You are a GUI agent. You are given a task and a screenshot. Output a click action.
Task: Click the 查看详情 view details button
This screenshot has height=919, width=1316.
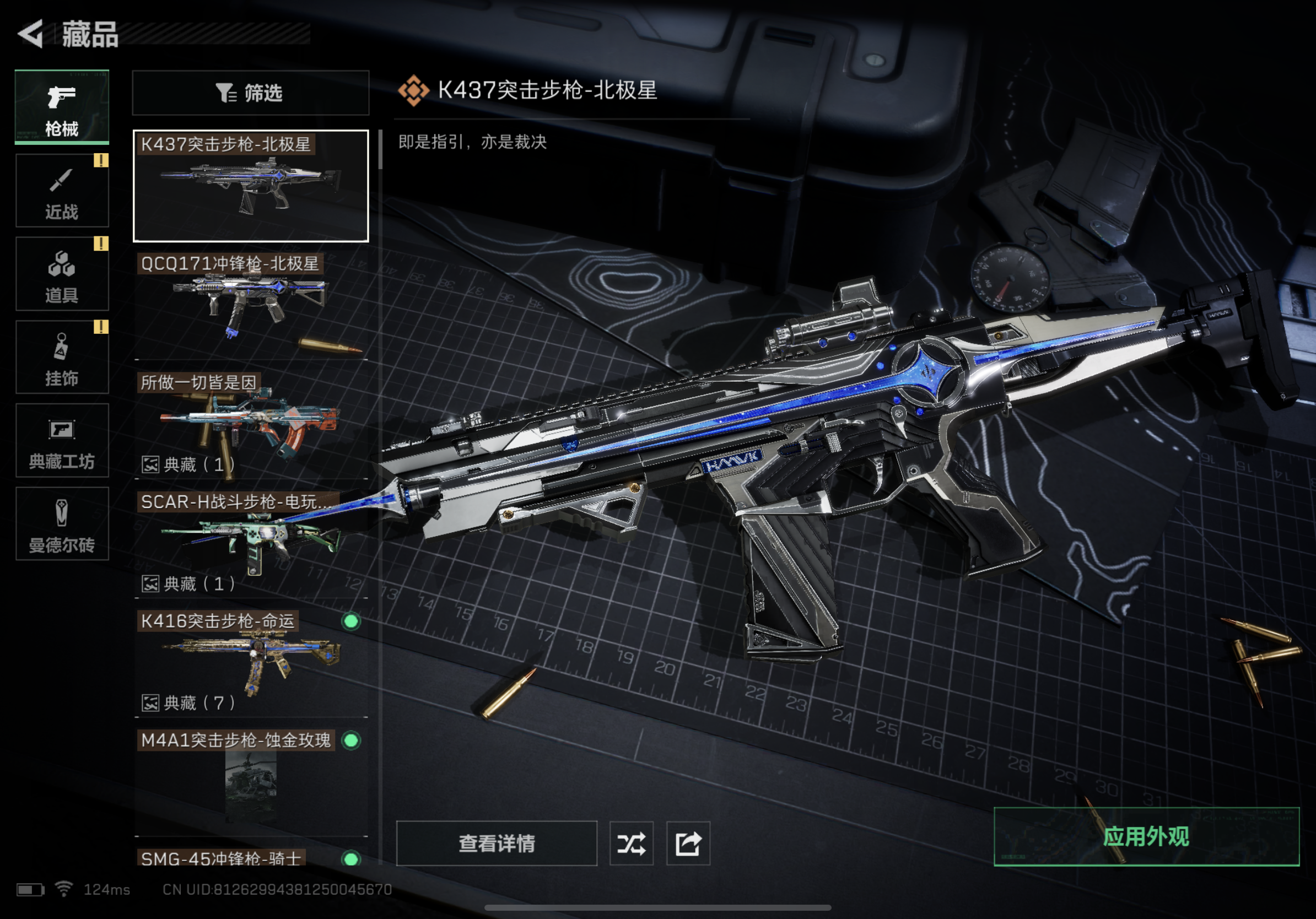497,844
